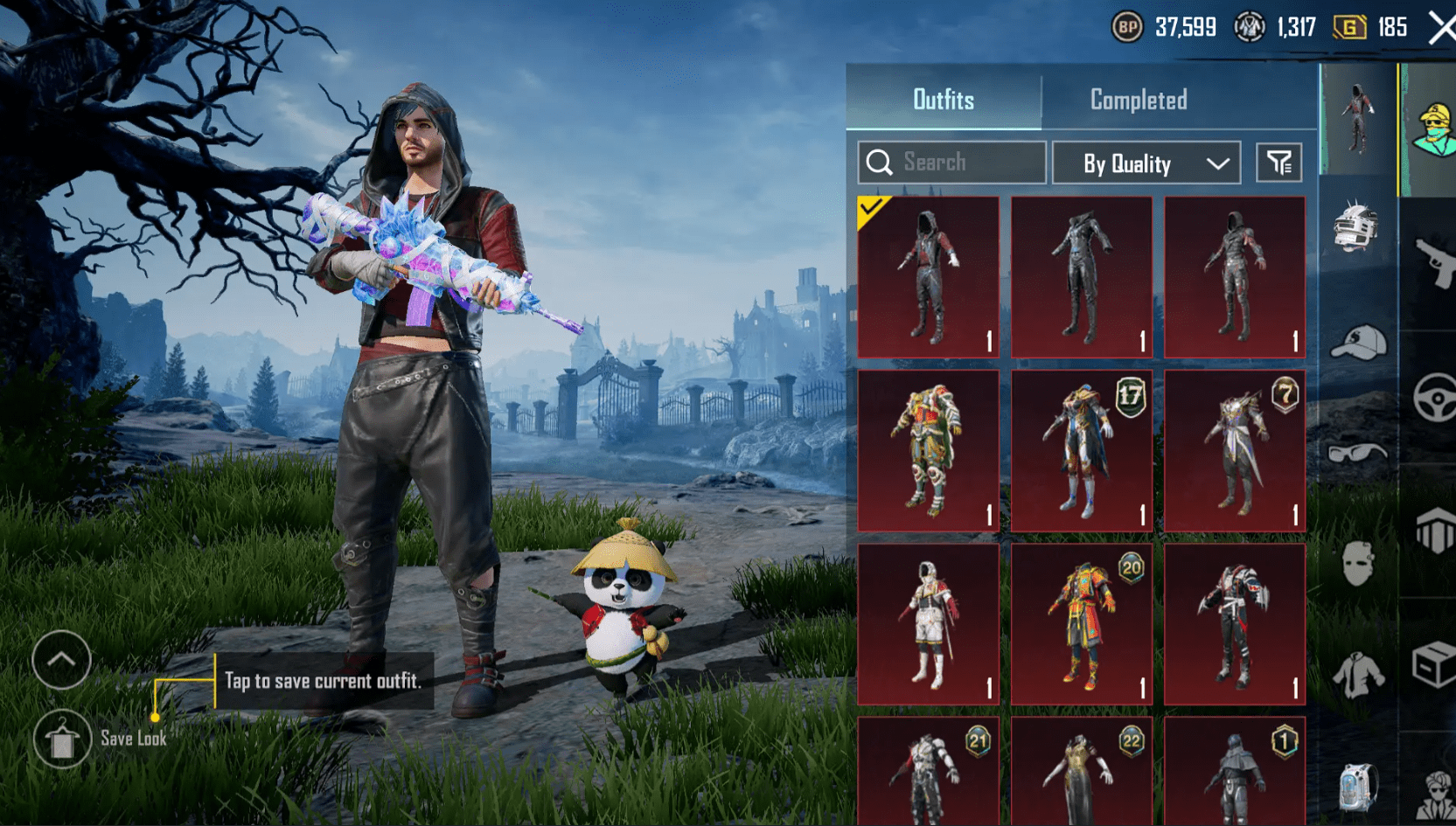Tap Save Look to store the outfit

point(61,739)
